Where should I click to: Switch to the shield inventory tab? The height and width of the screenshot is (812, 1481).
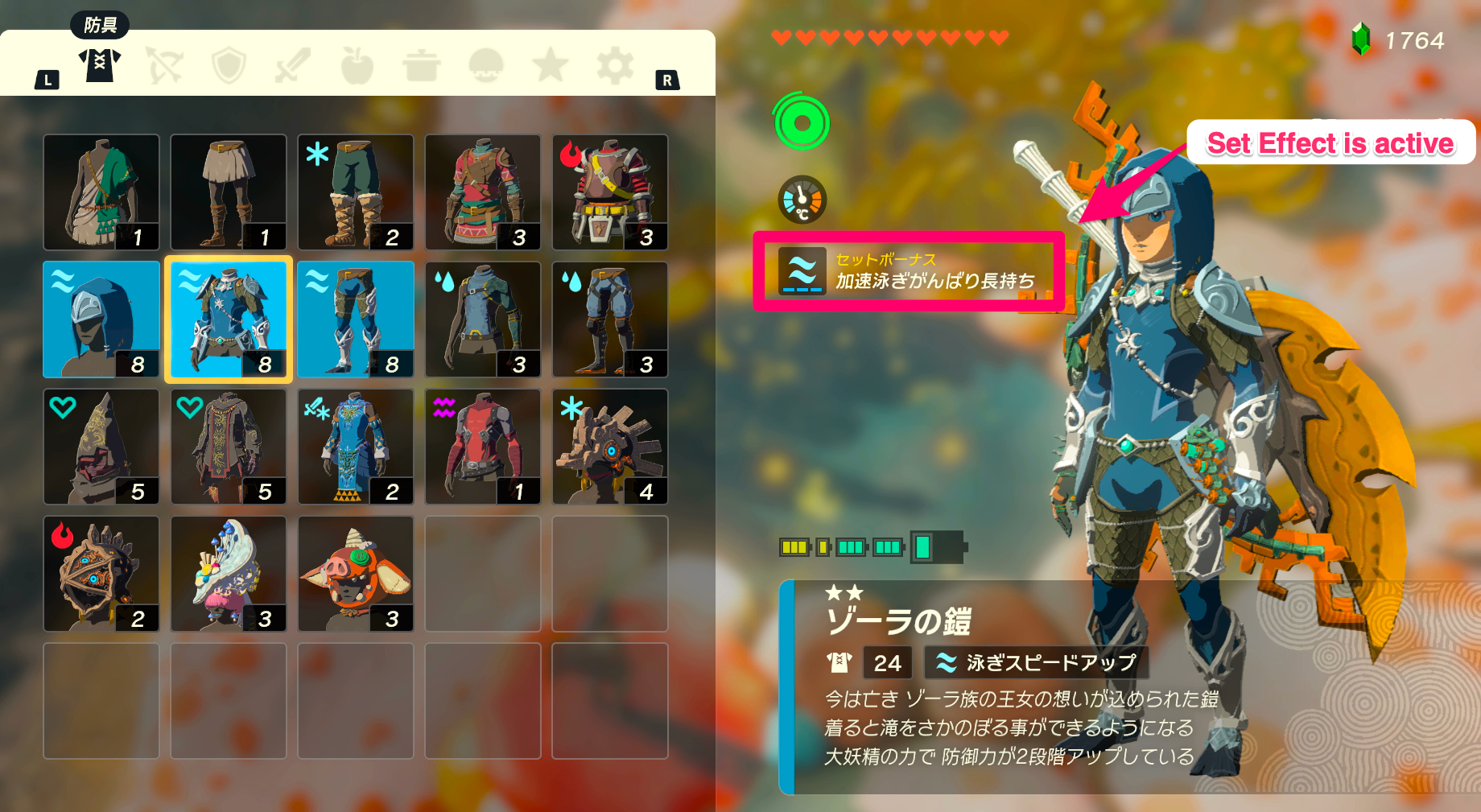pyautogui.click(x=231, y=66)
